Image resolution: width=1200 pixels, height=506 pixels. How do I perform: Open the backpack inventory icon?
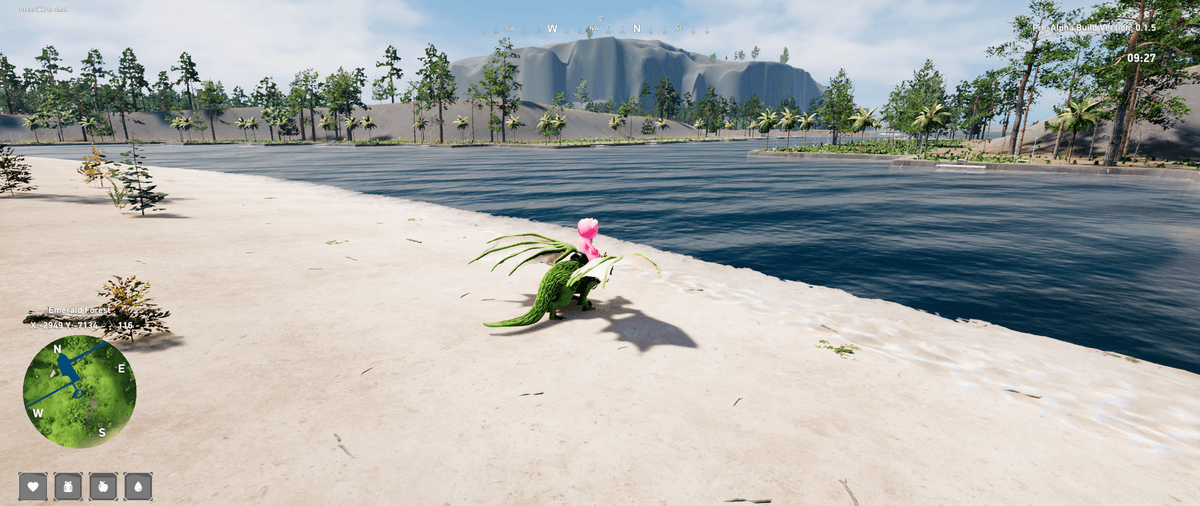[x=68, y=486]
